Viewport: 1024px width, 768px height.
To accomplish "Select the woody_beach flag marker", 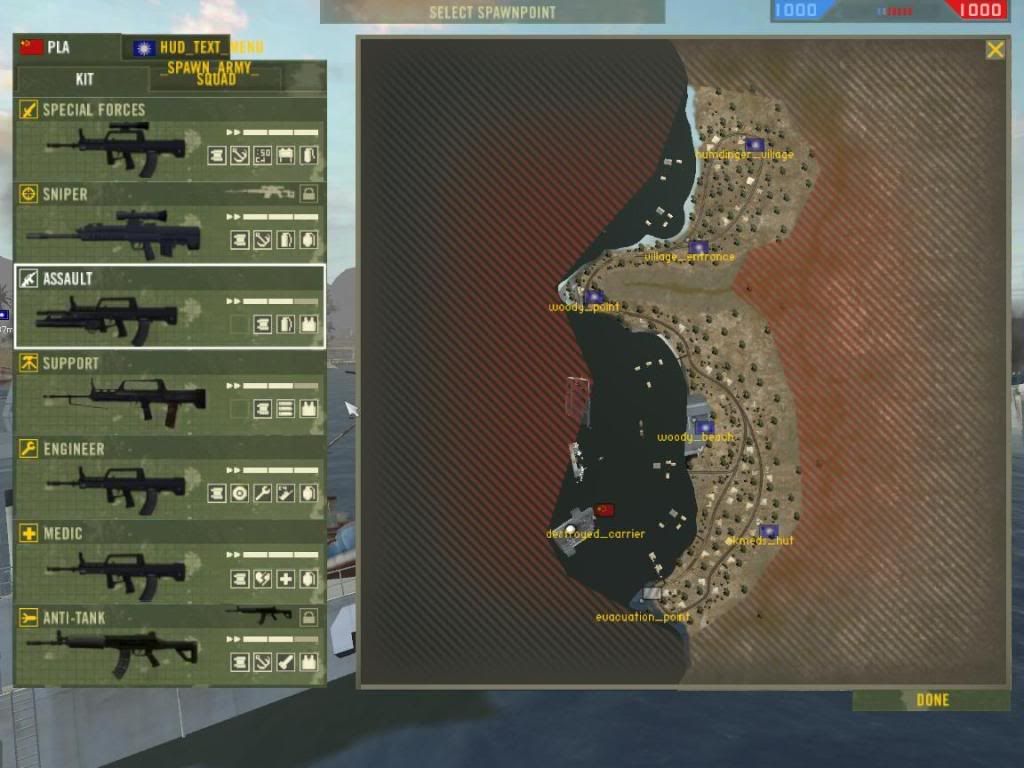I will 704,427.
